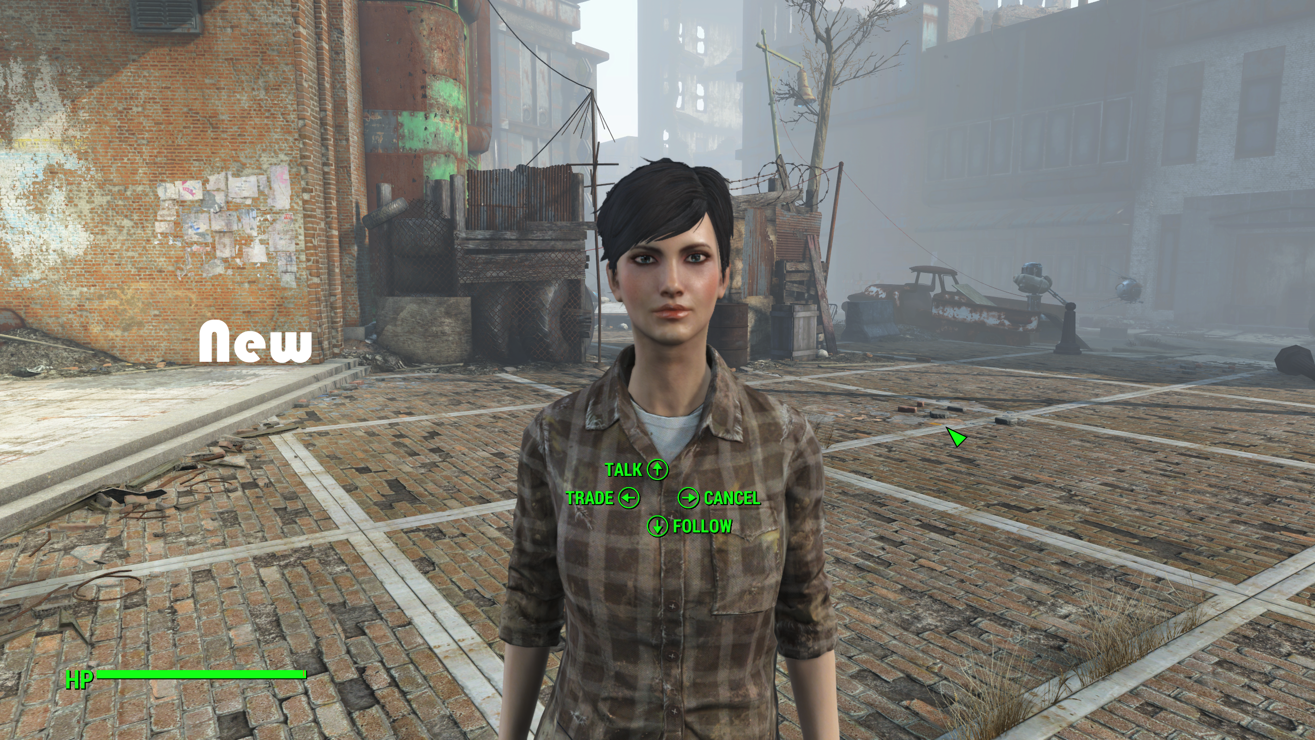Choose the TALK command option
The width and height of the screenshot is (1315, 740).
[x=636, y=469]
